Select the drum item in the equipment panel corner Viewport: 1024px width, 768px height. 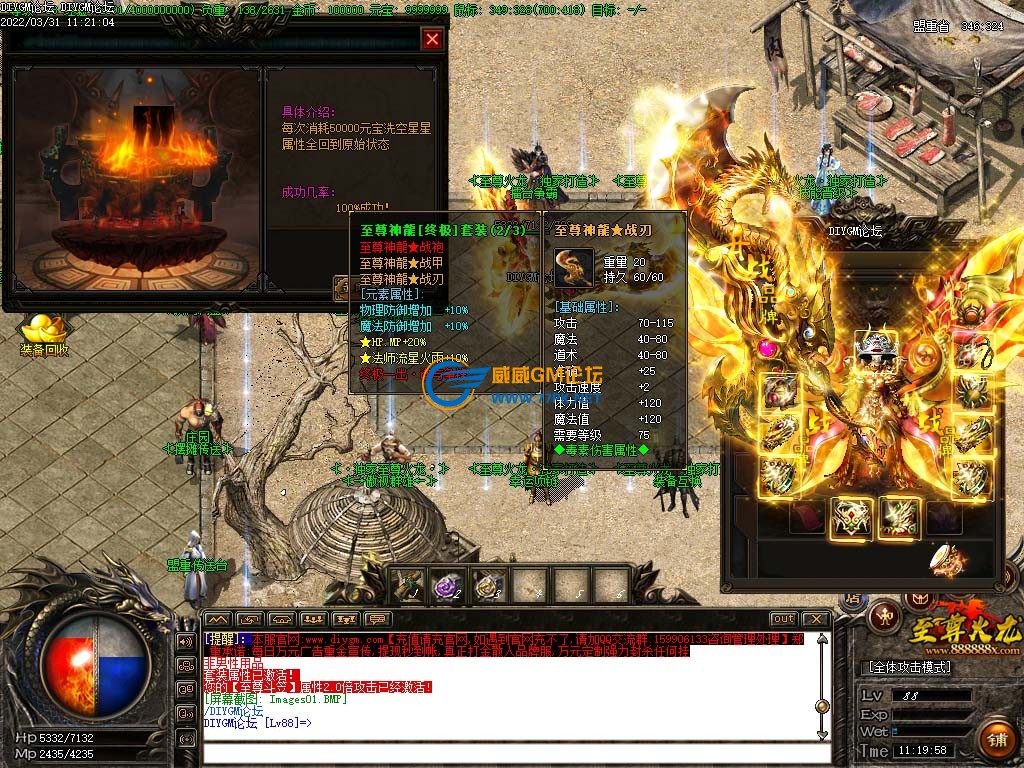pos(943,559)
